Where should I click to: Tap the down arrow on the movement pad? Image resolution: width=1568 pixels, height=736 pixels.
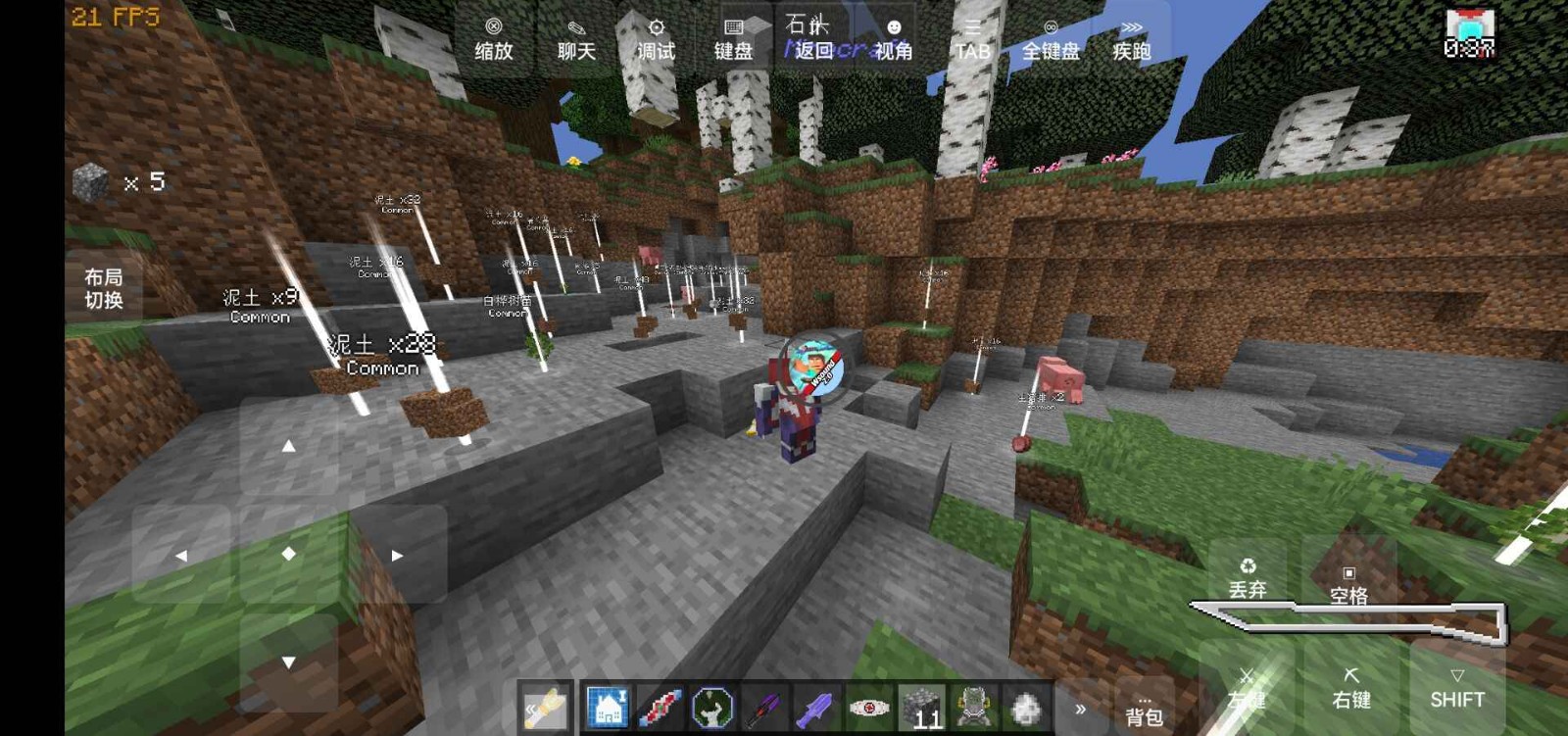(288, 662)
